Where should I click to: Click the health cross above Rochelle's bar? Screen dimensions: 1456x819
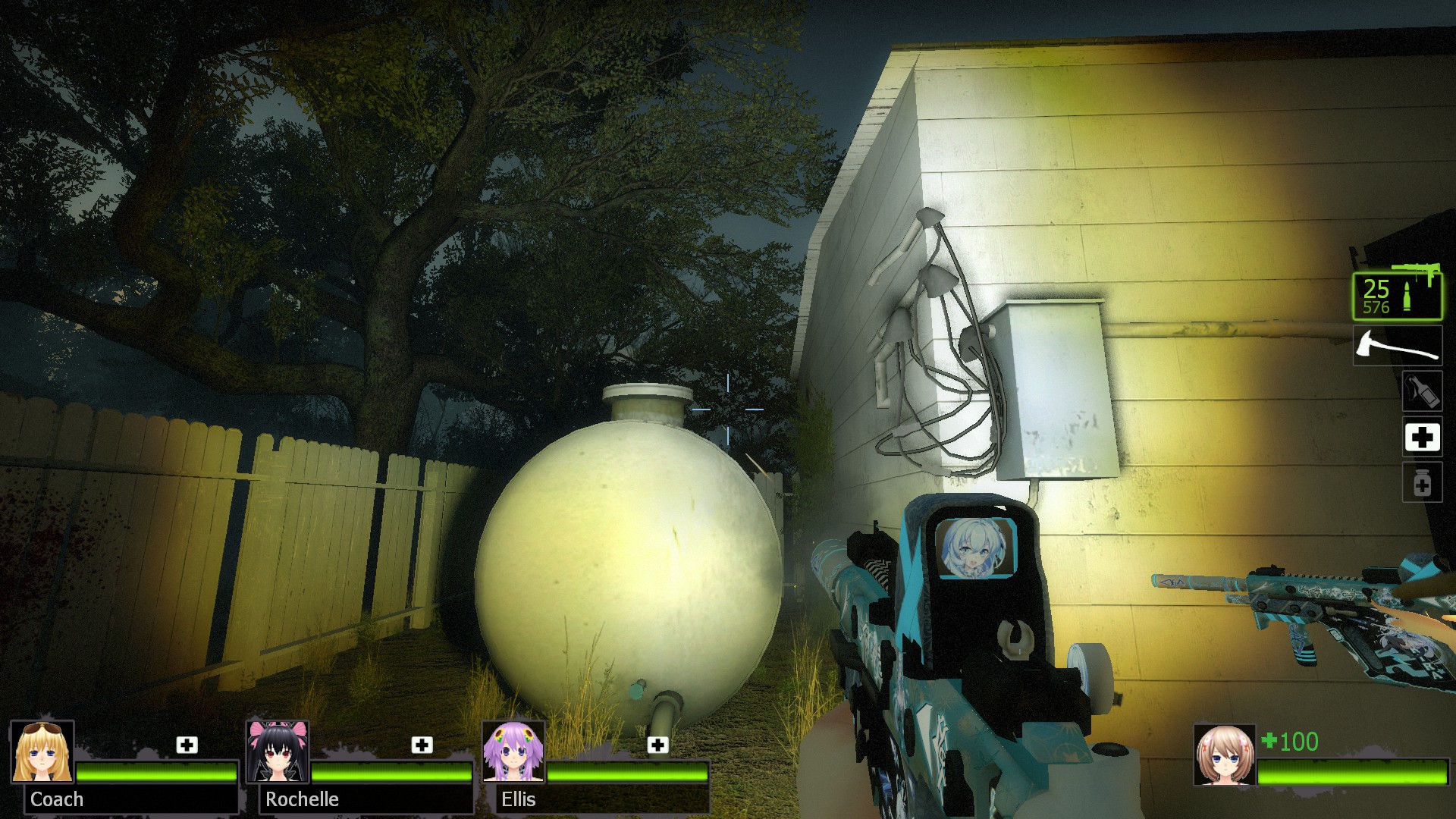pyautogui.click(x=422, y=745)
